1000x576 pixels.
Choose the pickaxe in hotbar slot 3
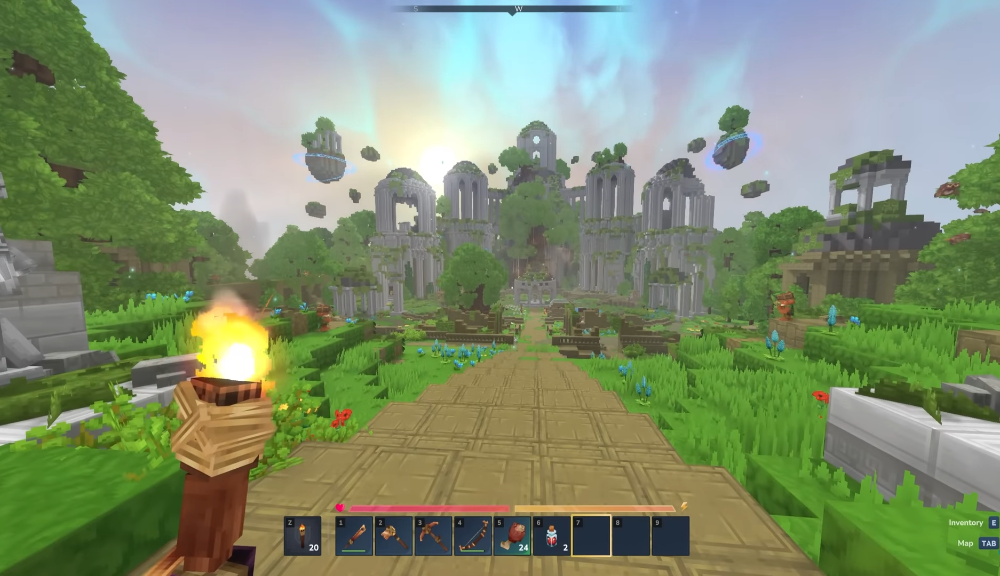click(x=433, y=536)
